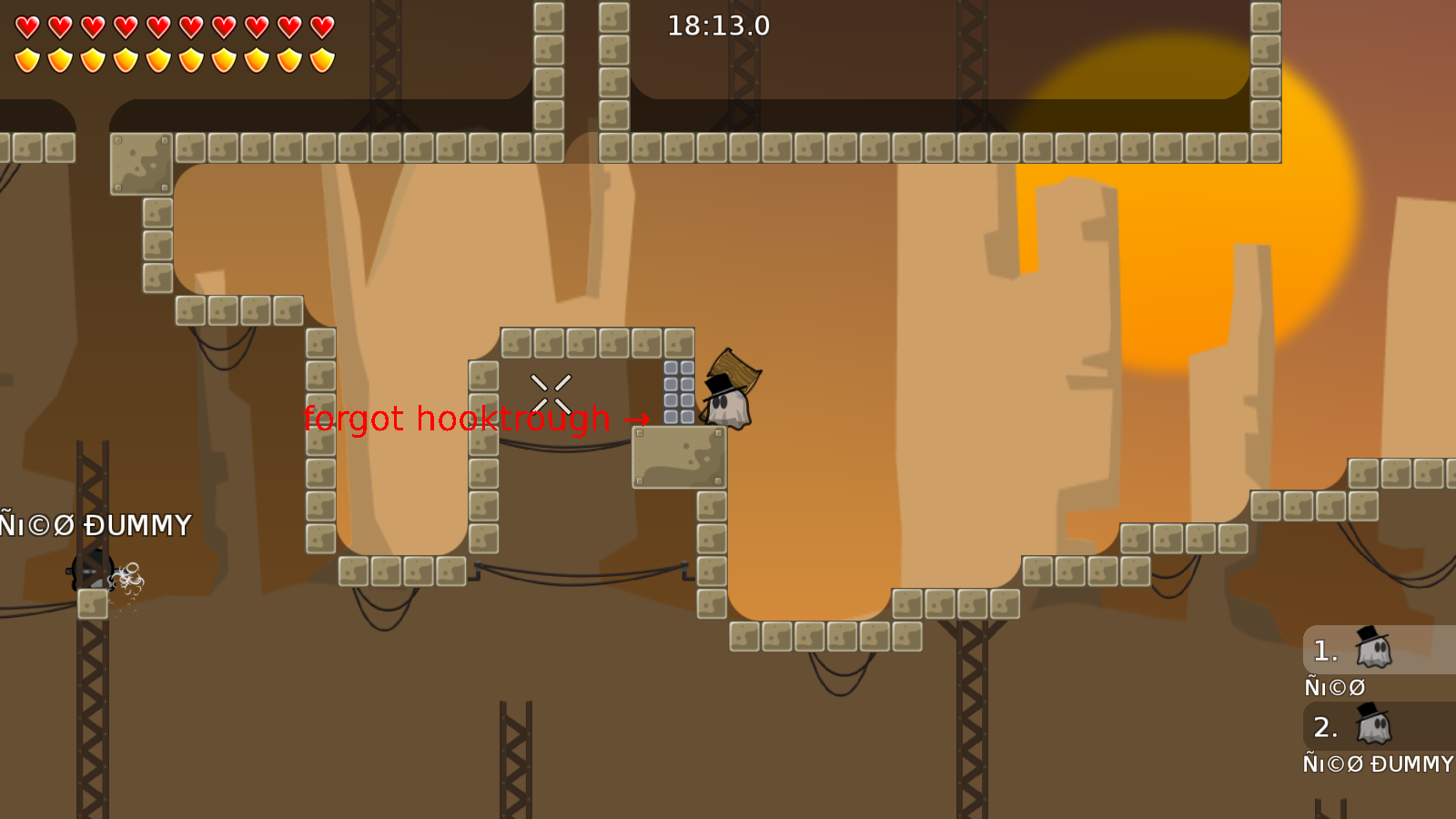Click the red forgot hooktrough message

tap(458, 419)
